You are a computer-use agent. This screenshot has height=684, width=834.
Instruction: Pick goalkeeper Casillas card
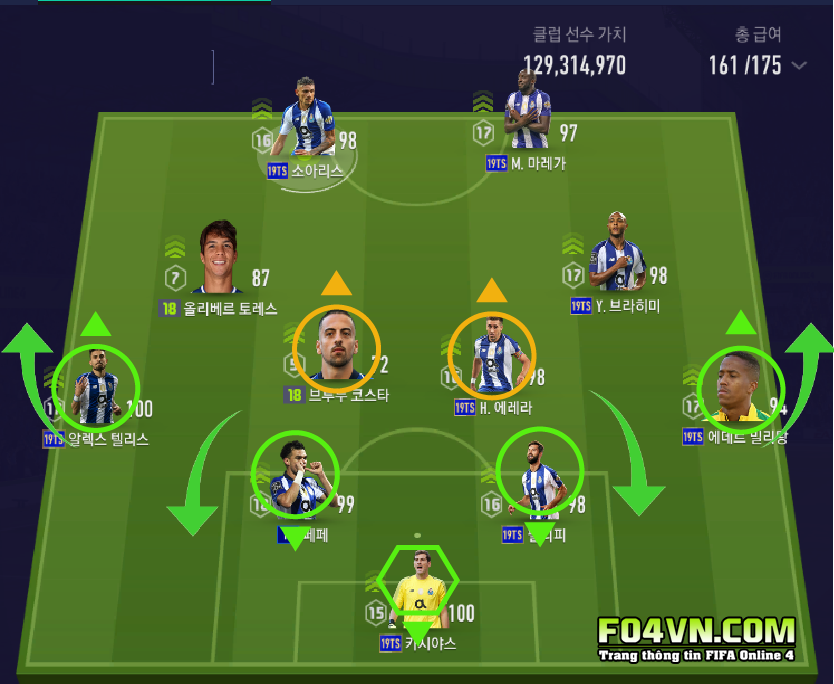417,587
